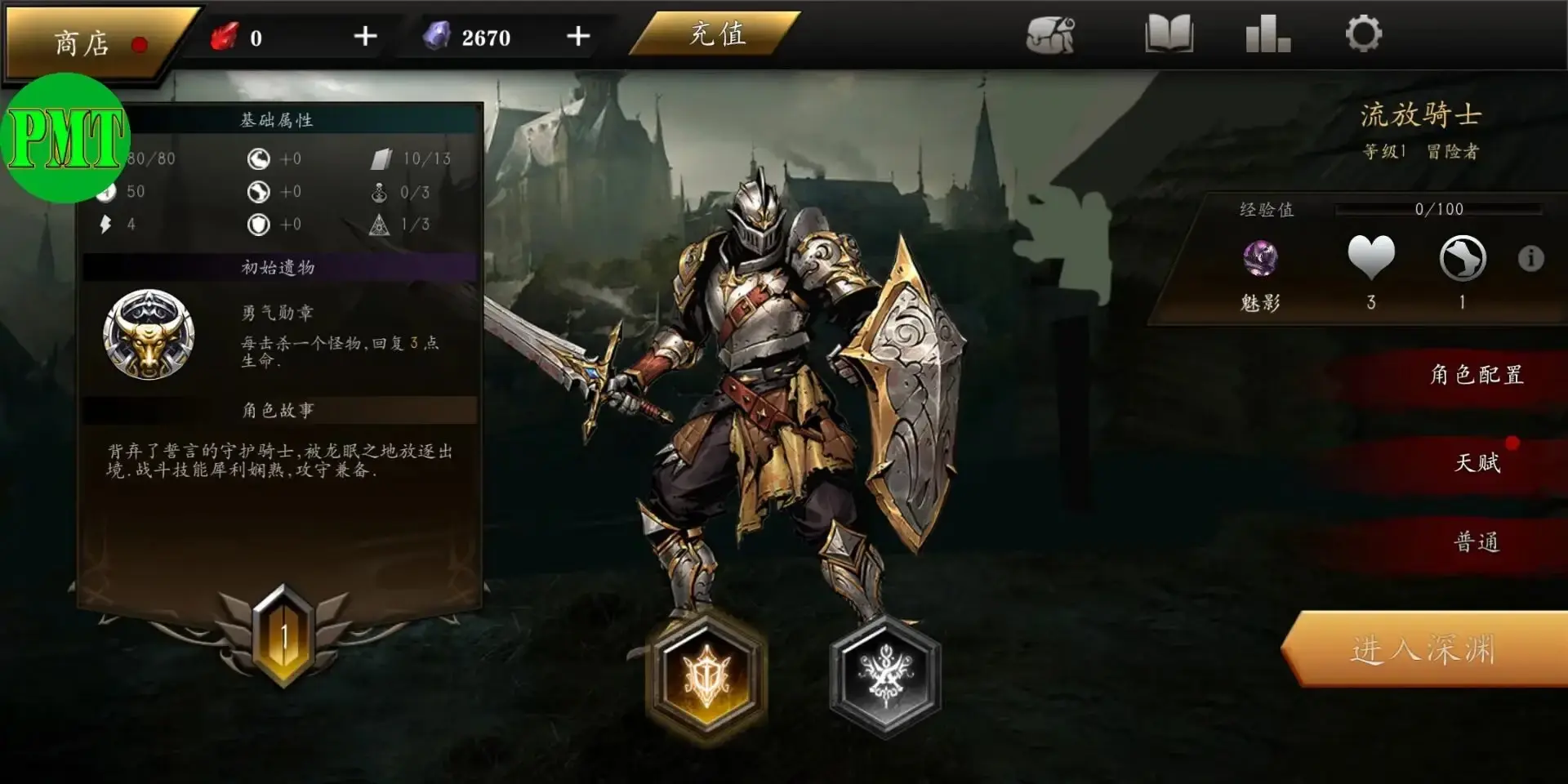Add more purple crystals with plus button

pyautogui.click(x=578, y=37)
